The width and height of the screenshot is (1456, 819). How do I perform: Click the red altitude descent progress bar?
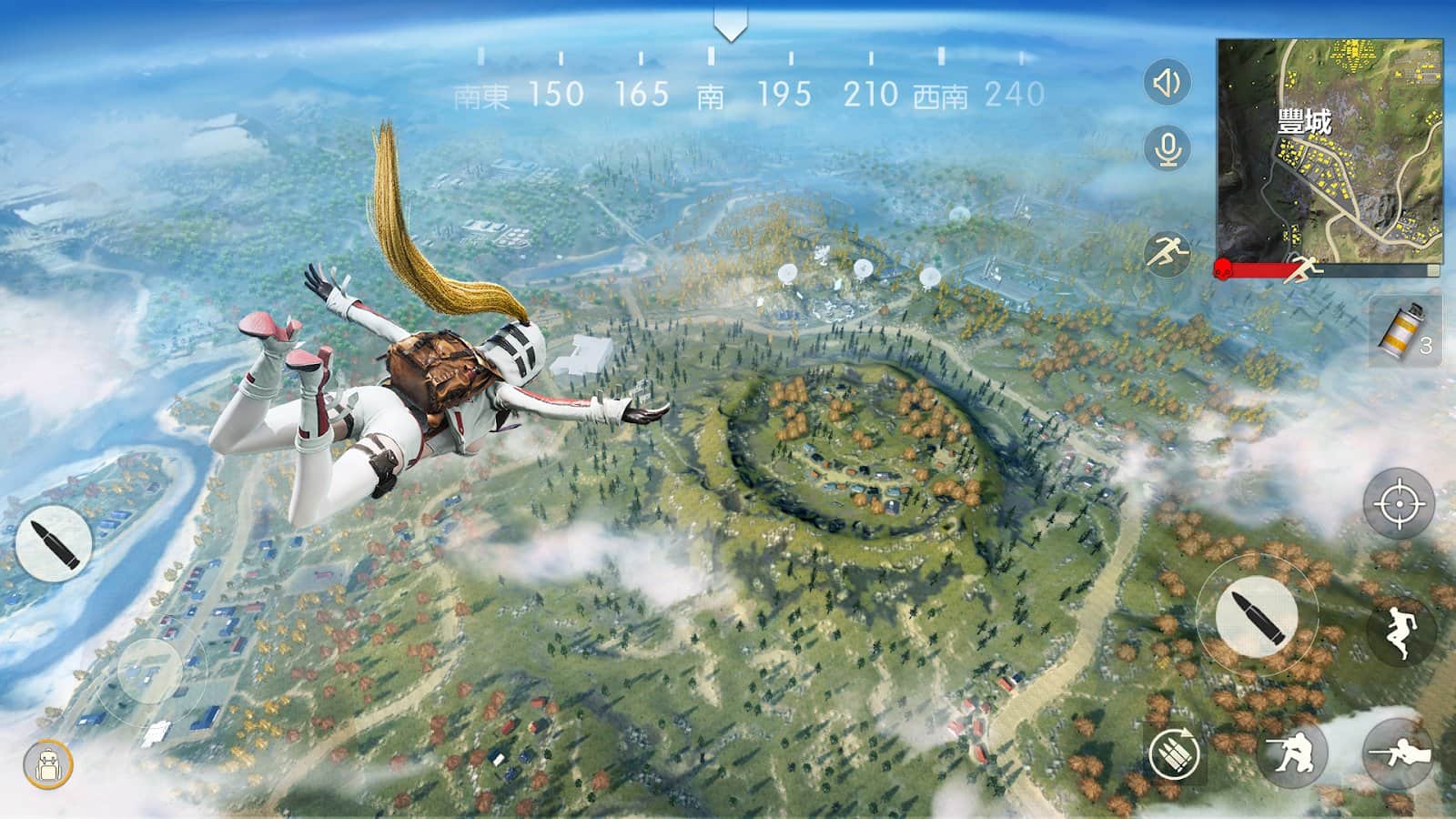click(x=1265, y=268)
